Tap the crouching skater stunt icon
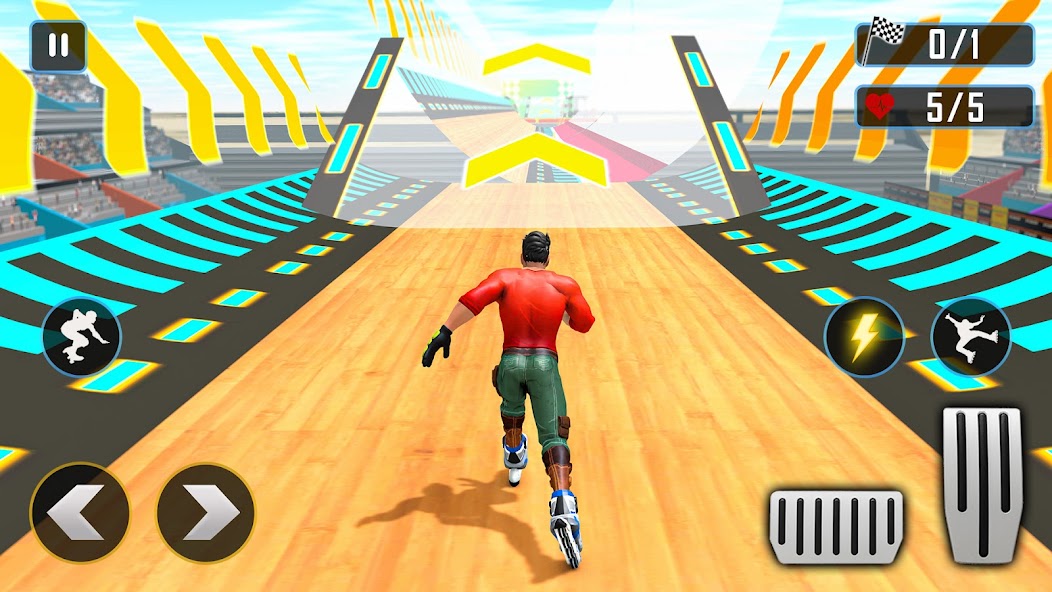Screen dimensions: 1052x592 pos(81,337)
